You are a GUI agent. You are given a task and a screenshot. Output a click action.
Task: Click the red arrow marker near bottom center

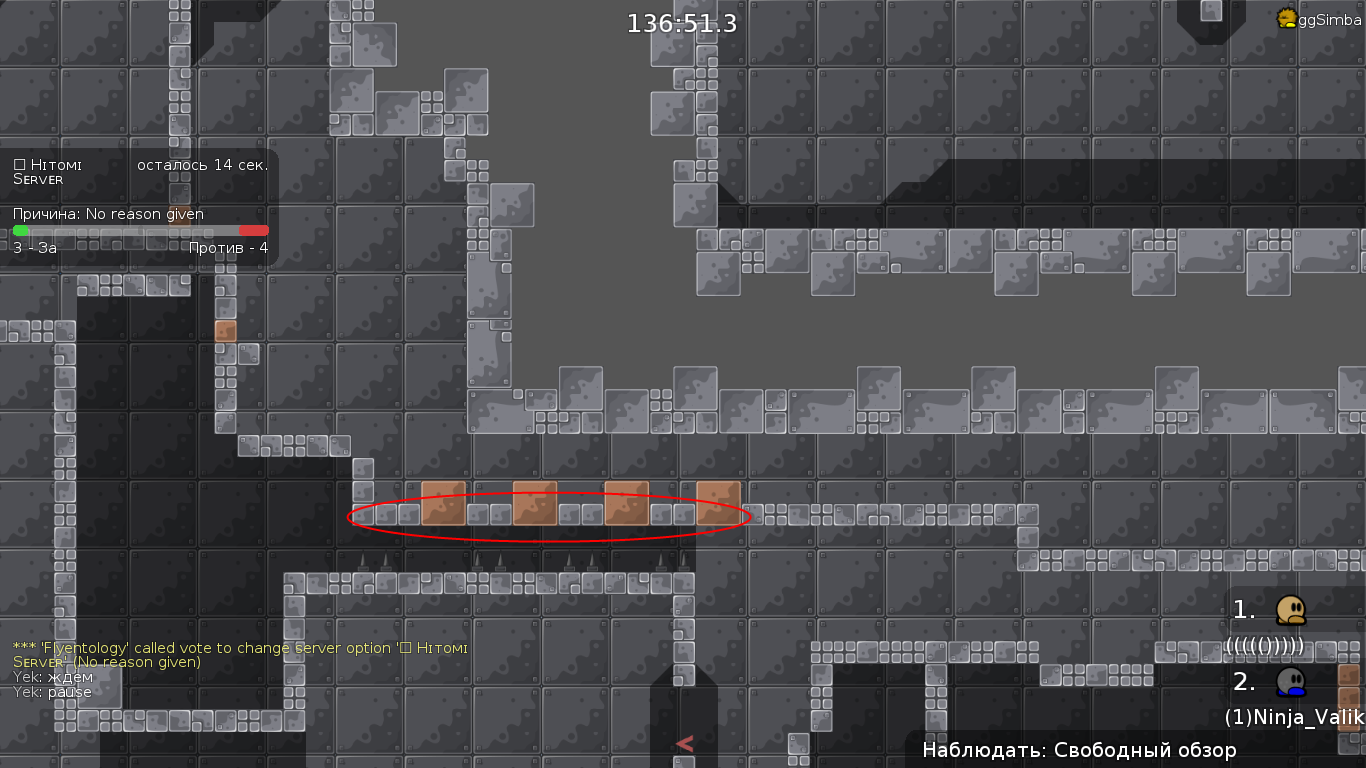(685, 743)
